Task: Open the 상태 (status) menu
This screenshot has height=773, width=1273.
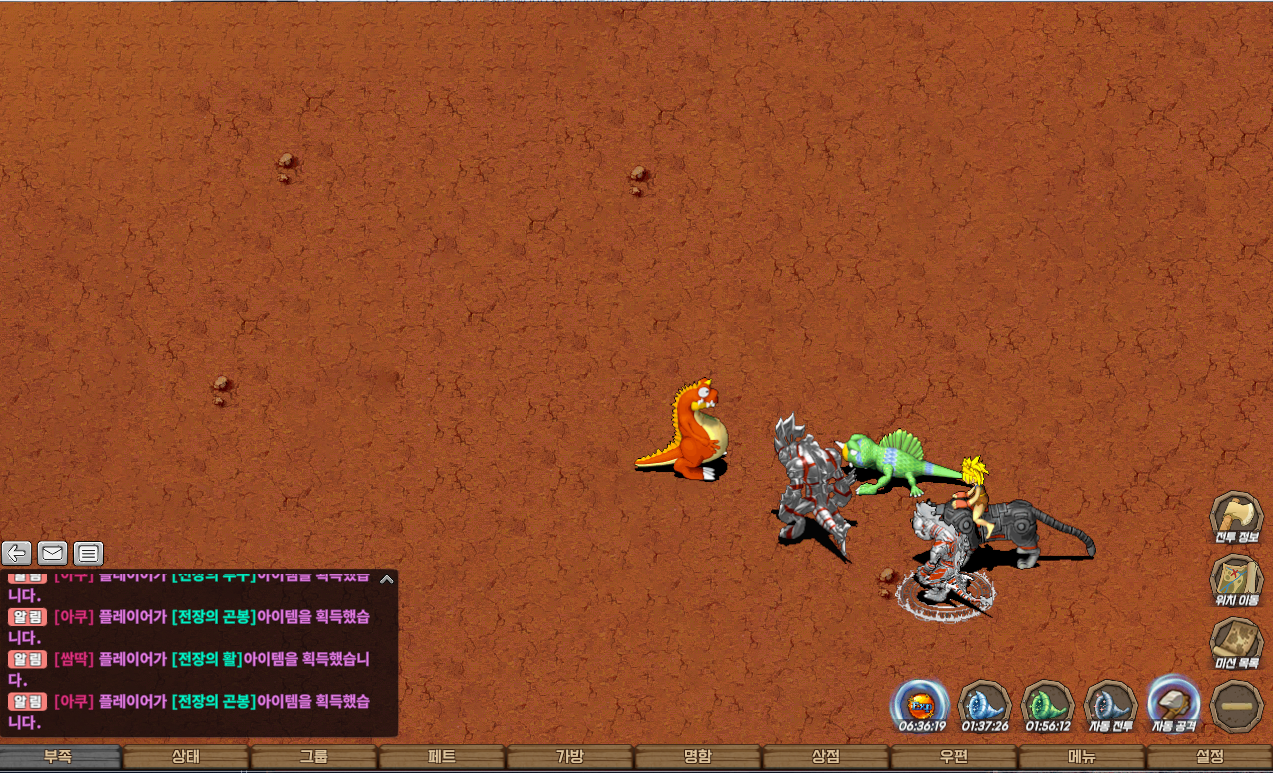Action: pyautogui.click(x=186, y=757)
